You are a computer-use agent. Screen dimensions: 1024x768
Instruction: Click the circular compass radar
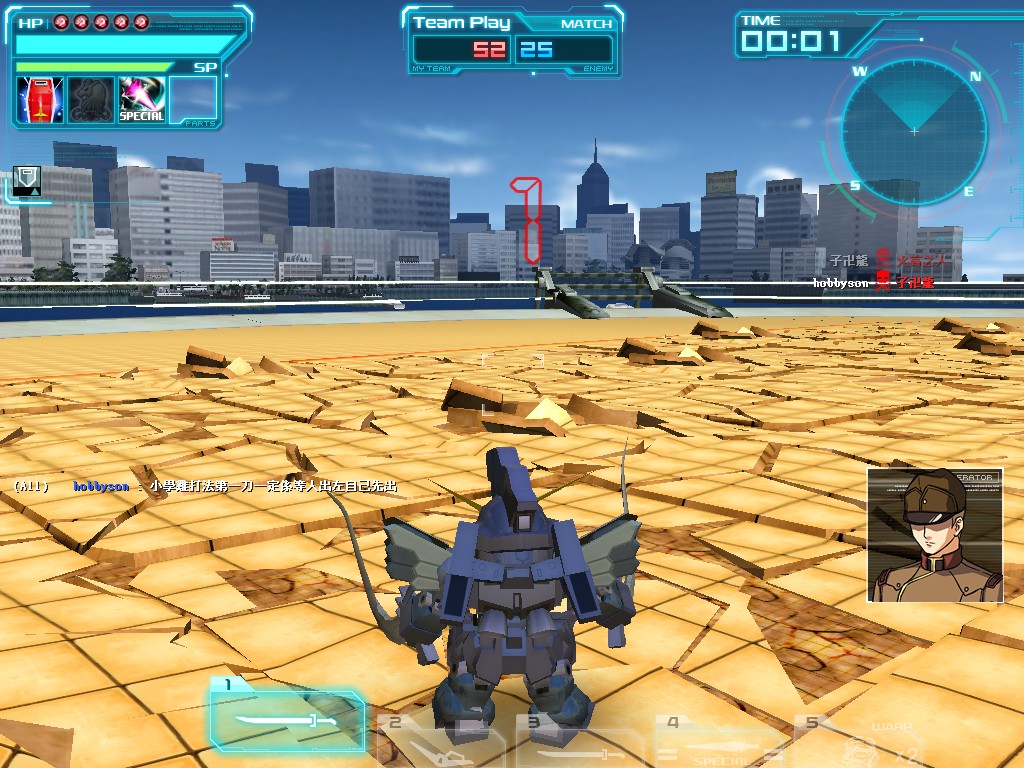[913, 130]
